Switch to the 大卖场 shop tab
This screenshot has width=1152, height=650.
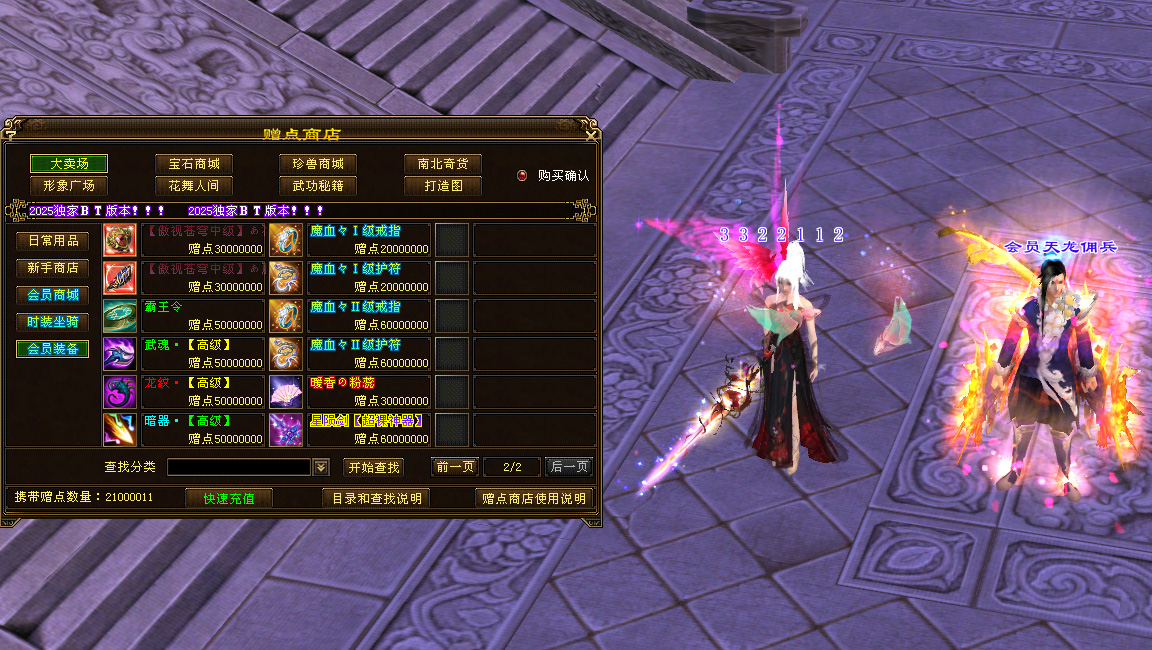click(69, 163)
